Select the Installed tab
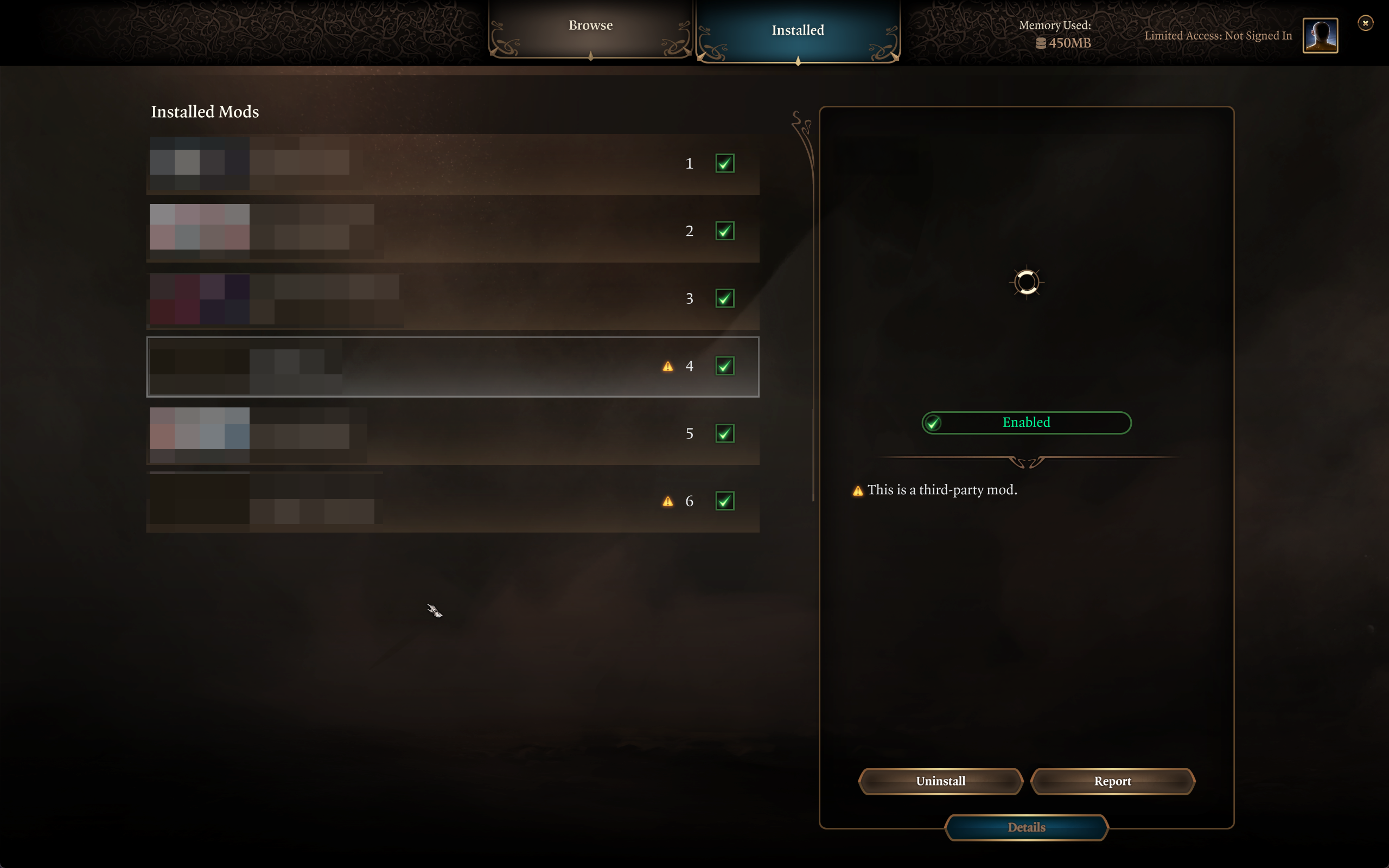Viewport: 1389px width, 868px height. pos(797,30)
